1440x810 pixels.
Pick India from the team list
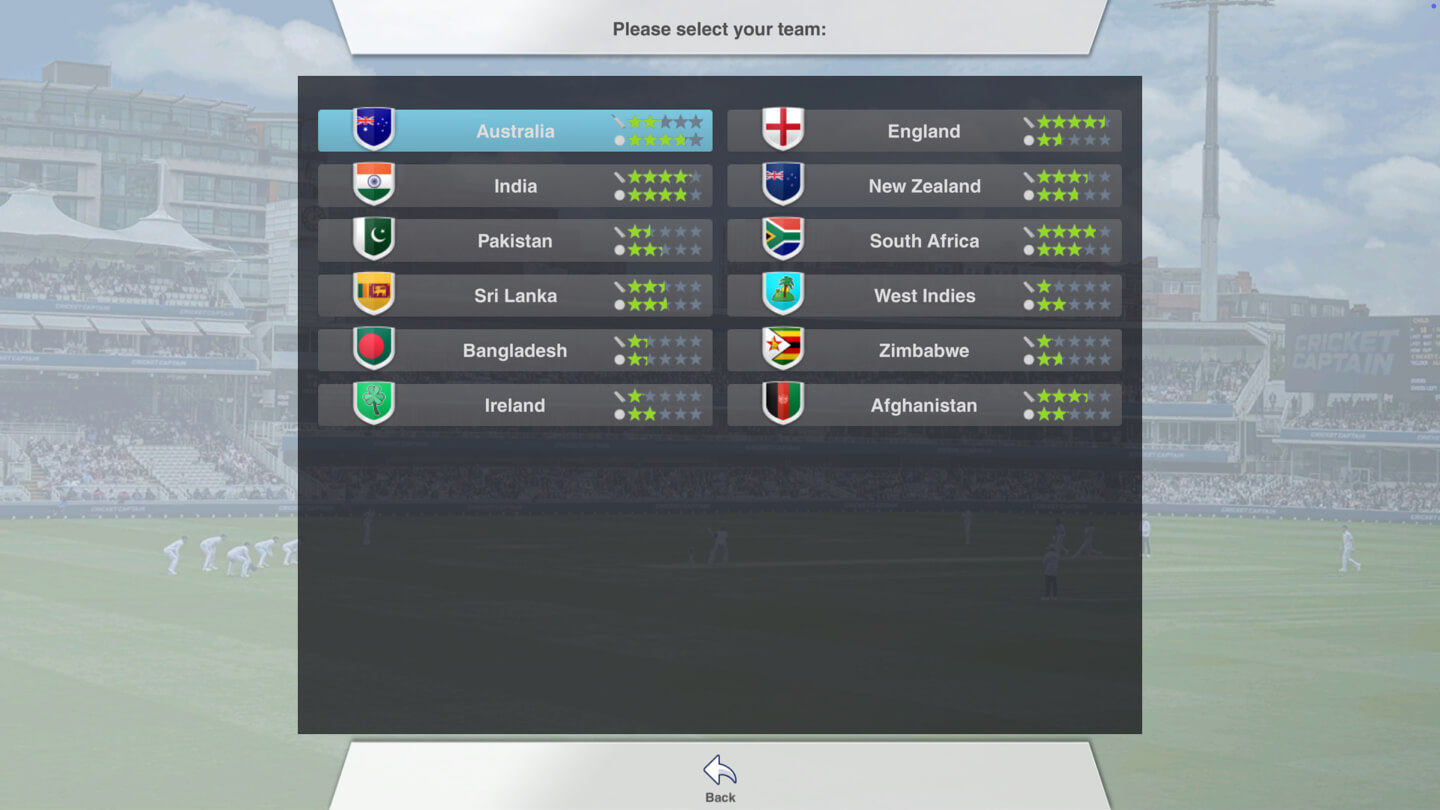coord(515,186)
